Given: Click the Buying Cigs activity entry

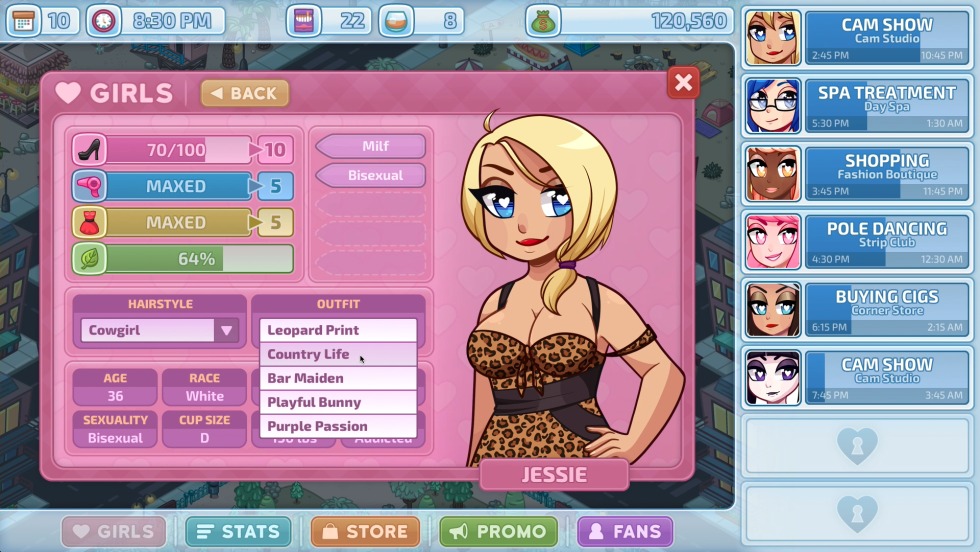Looking at the screenshot, I should tap(856, 309).
